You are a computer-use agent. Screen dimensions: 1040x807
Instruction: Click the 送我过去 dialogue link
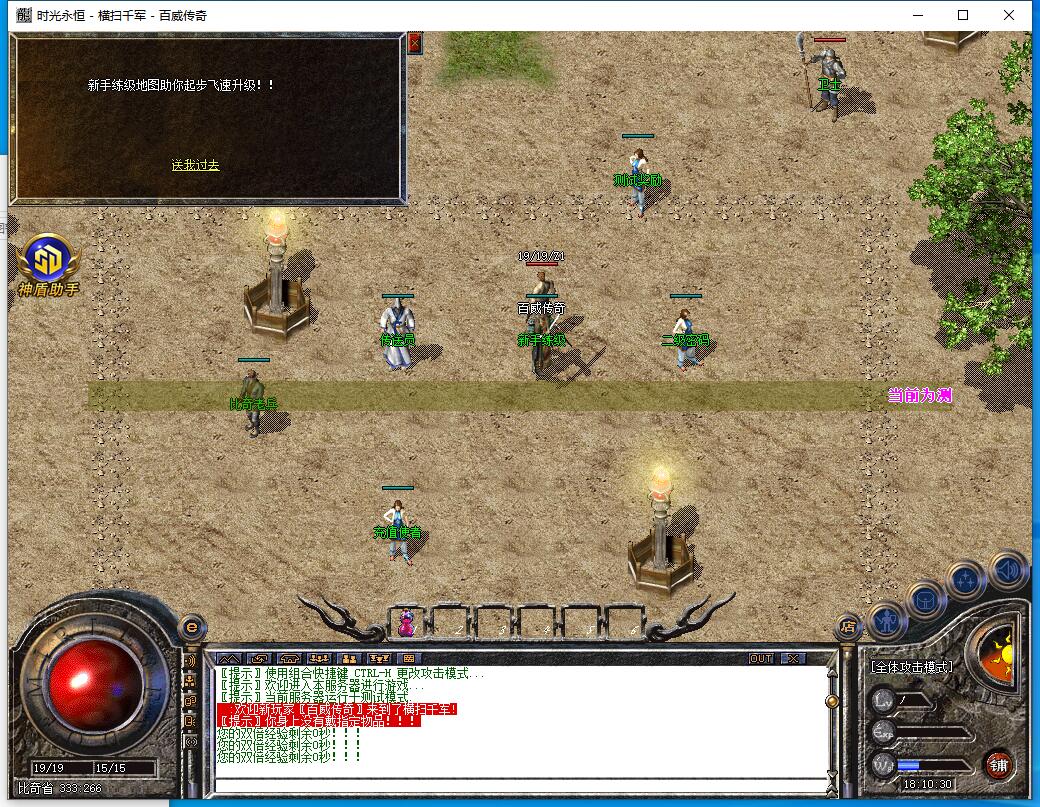point(195,165)
